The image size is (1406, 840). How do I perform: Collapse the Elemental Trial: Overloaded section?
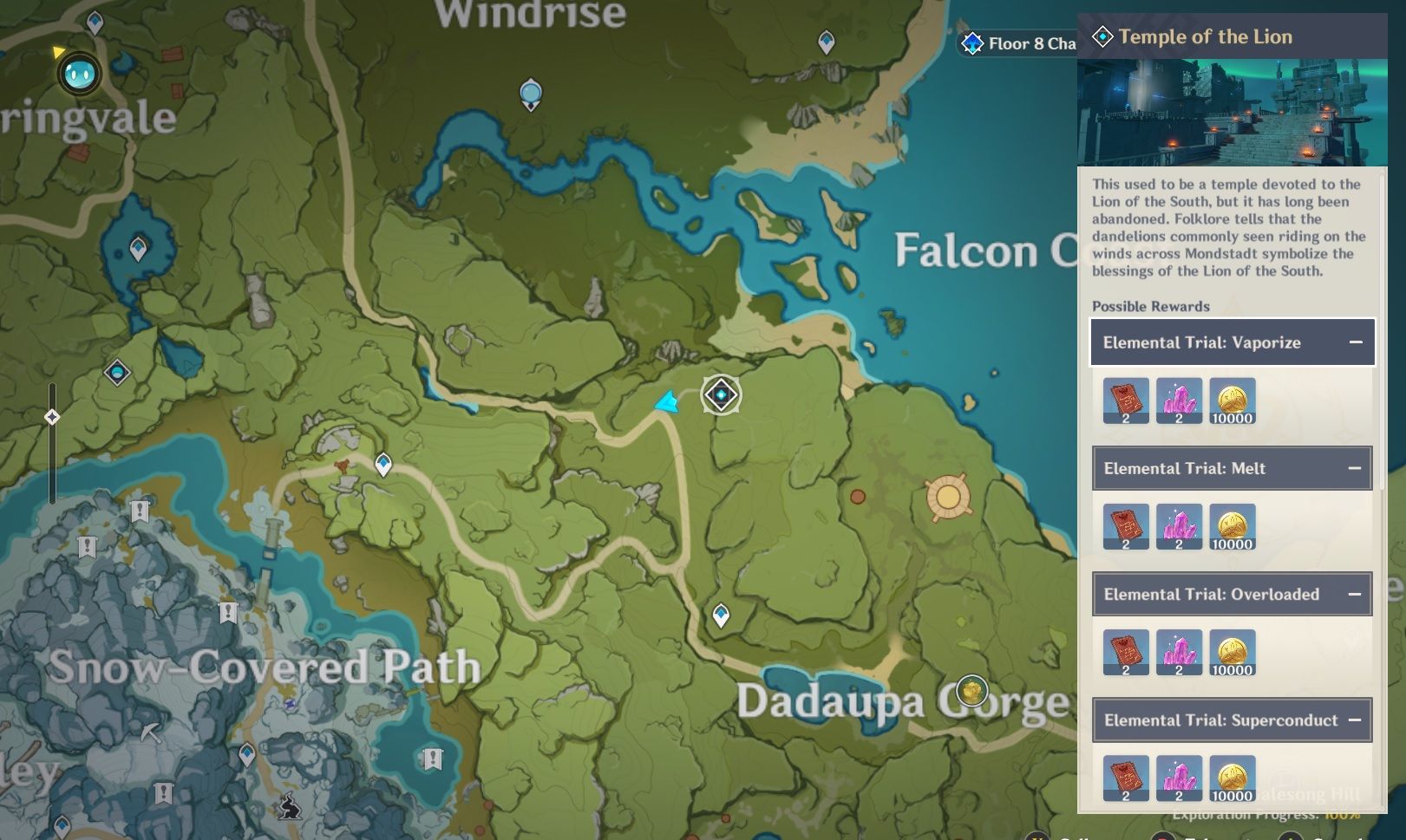(x=1356, y=595)
